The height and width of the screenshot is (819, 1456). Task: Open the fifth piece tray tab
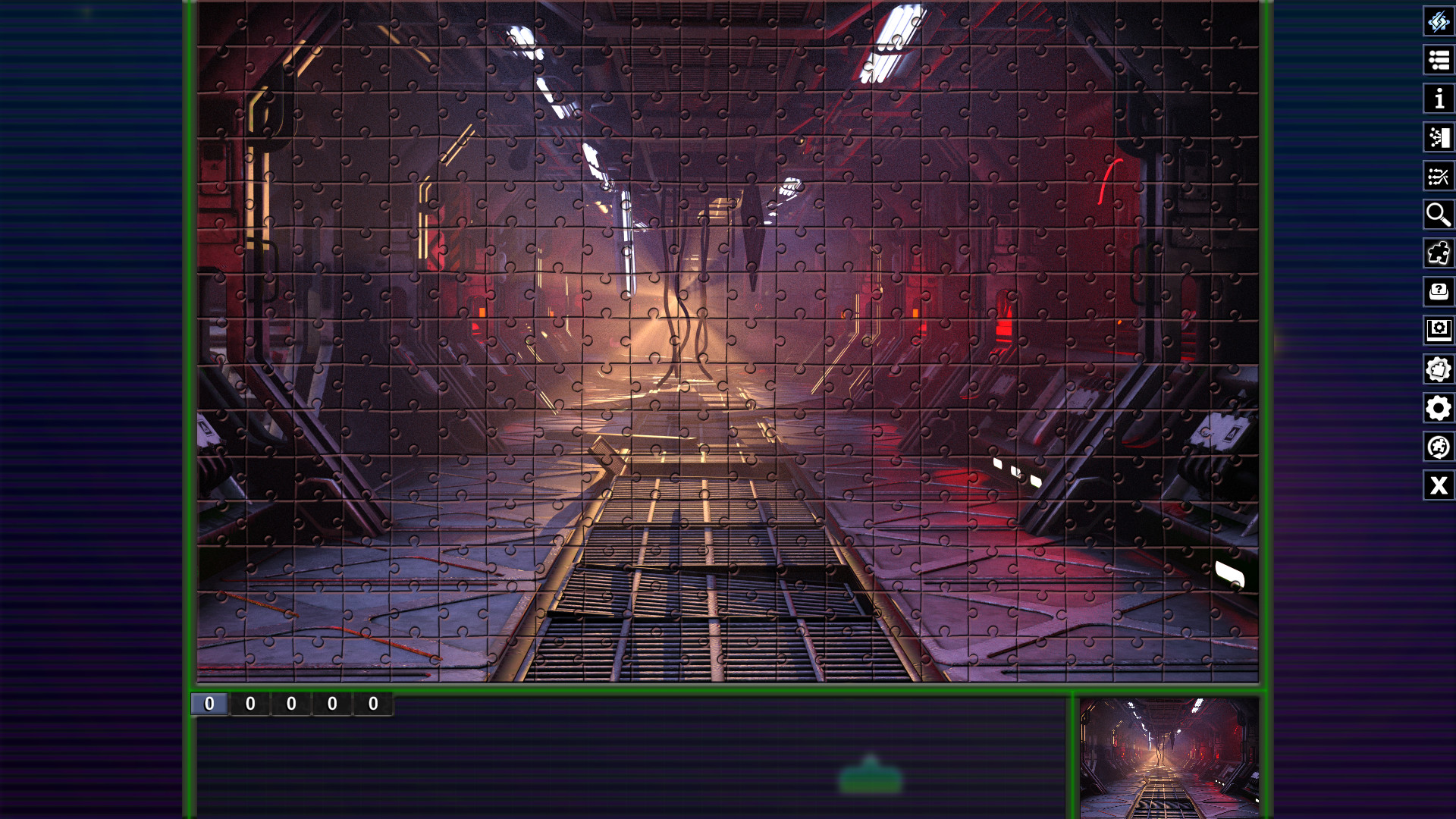[x=373, y=704]
